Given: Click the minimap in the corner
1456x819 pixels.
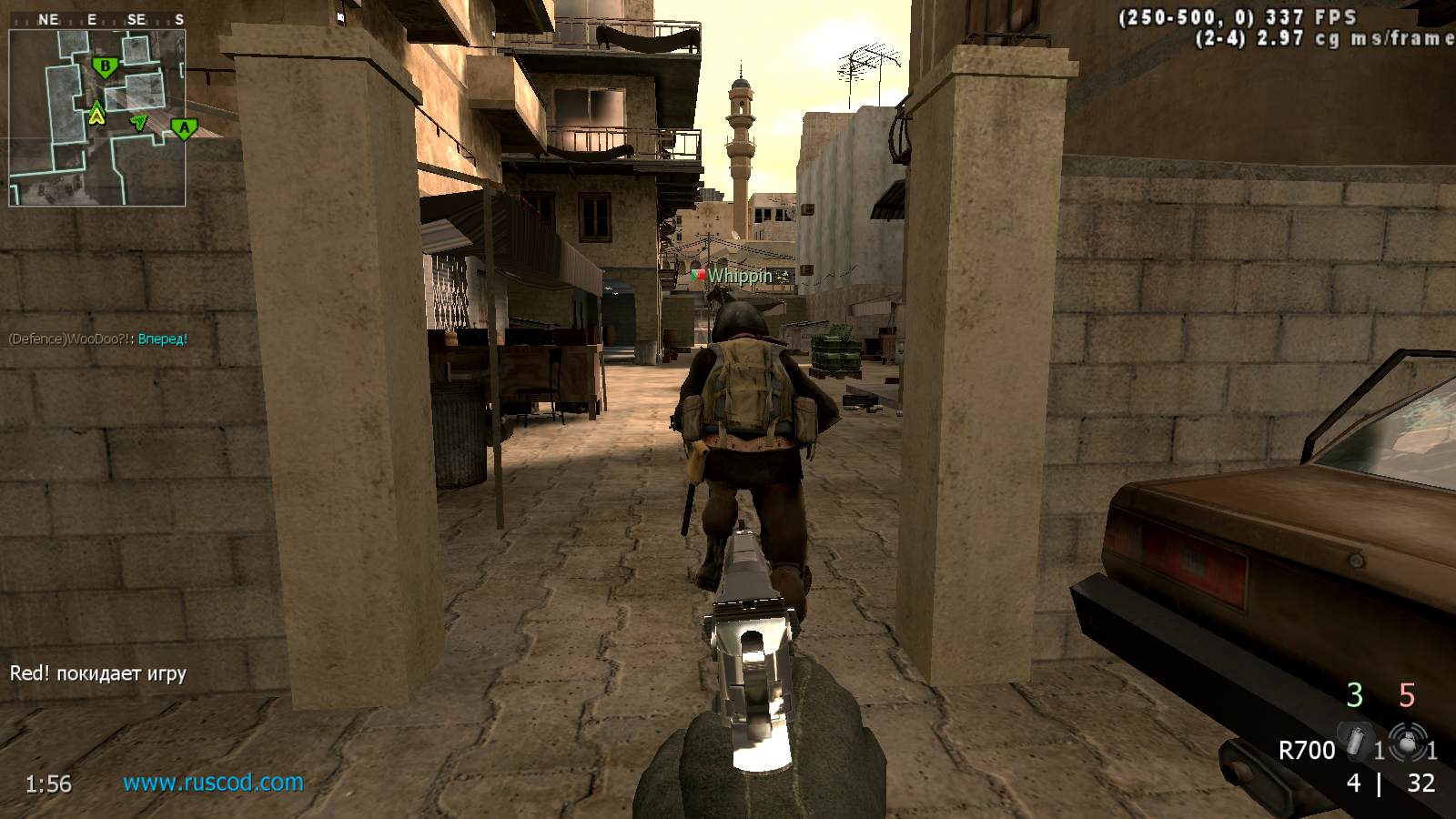Looking at the screenshot, I should point(97,118).
